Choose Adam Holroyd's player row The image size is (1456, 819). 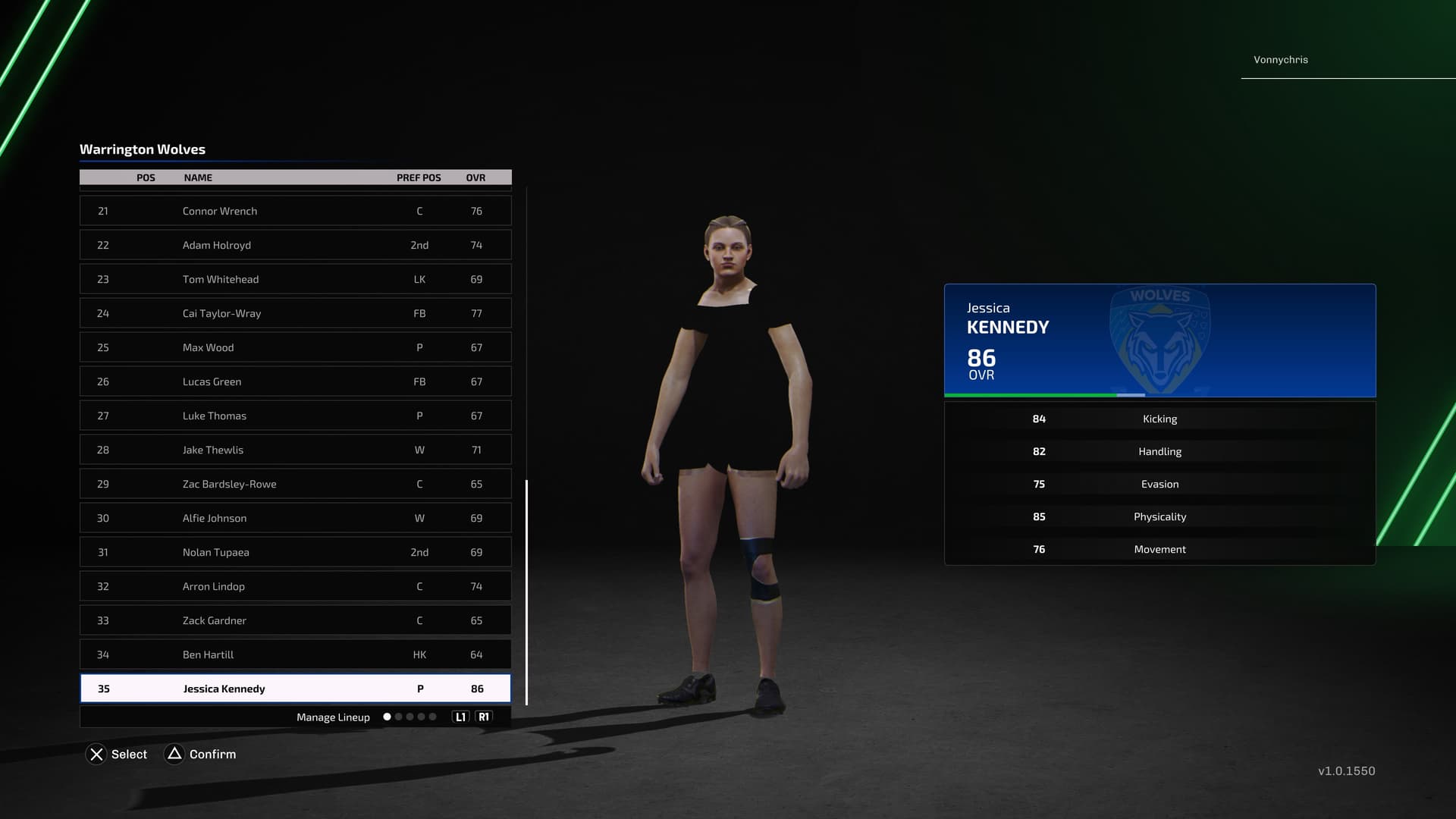295,245
